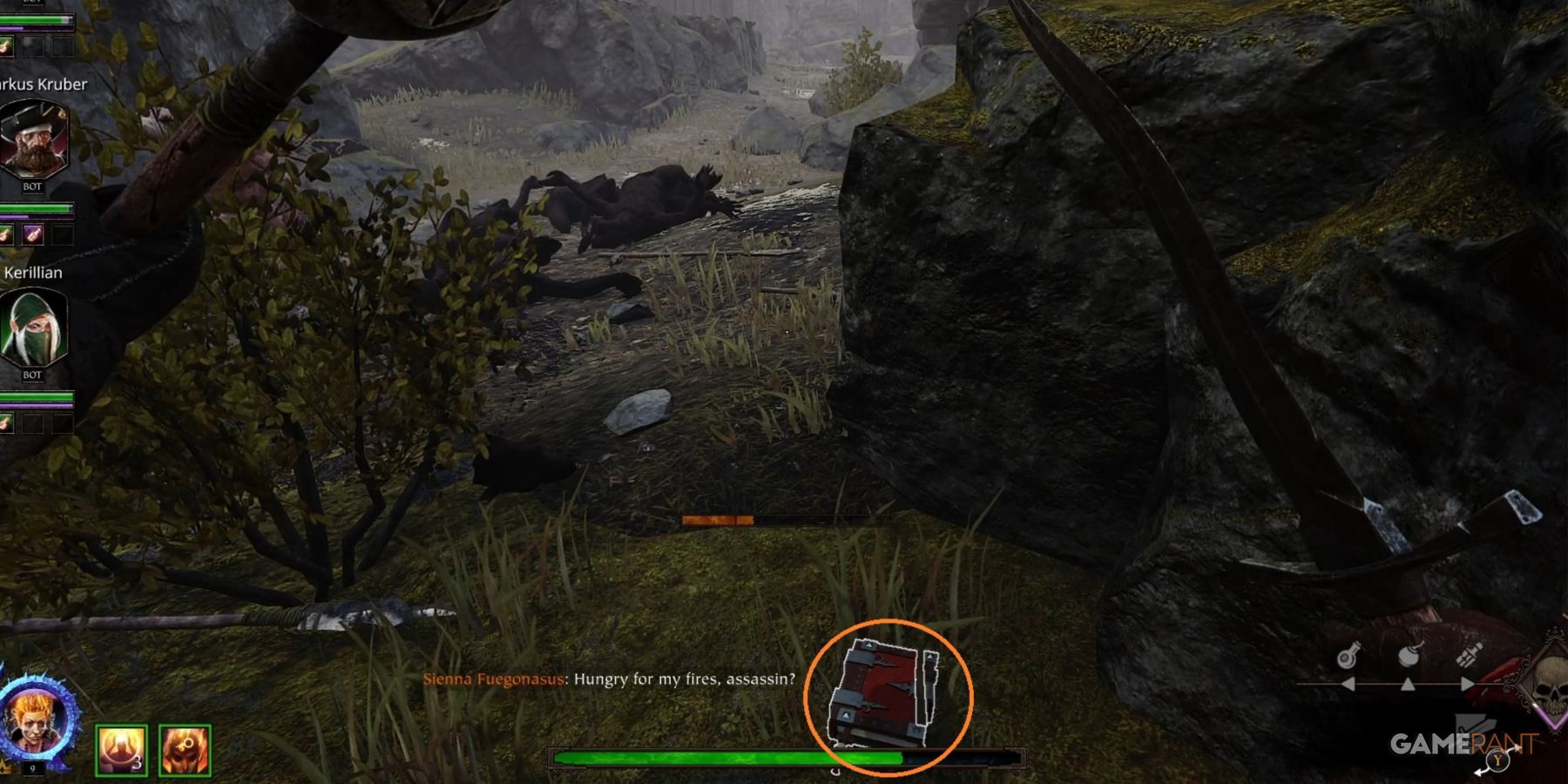Click the GameRant watermark logo

click(1463, 744)
